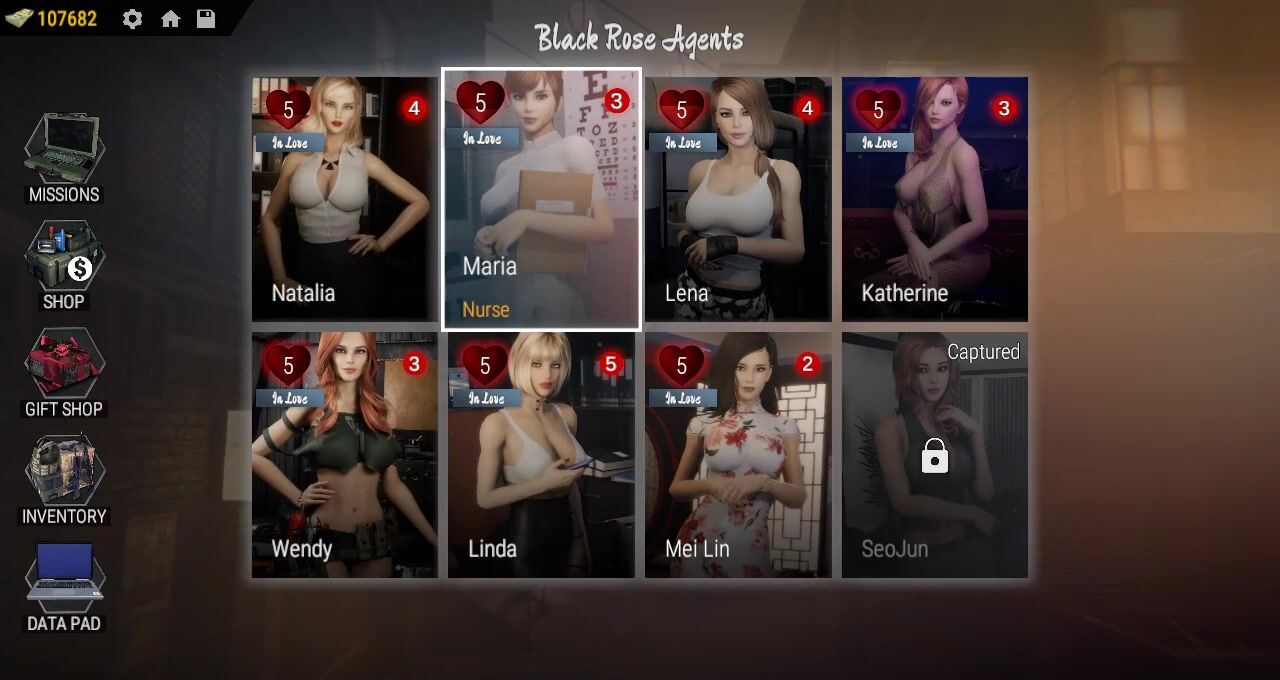Open the Data Pad

click(64, 586)
